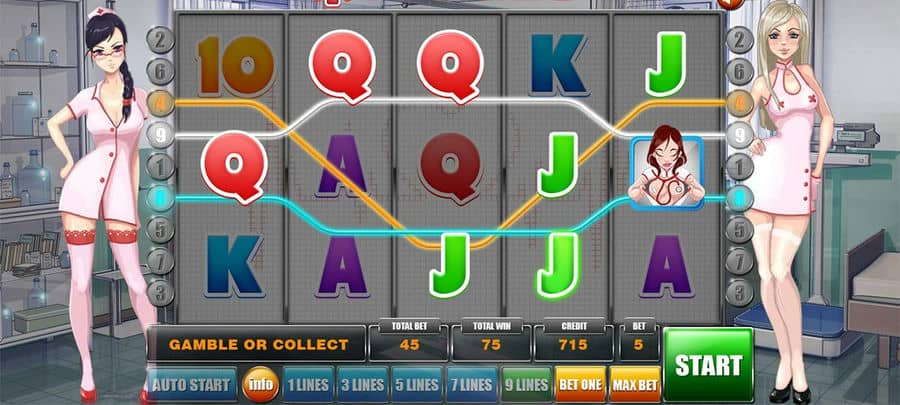
Task: Select the 9 LINES option
Action: coord(524,384)
